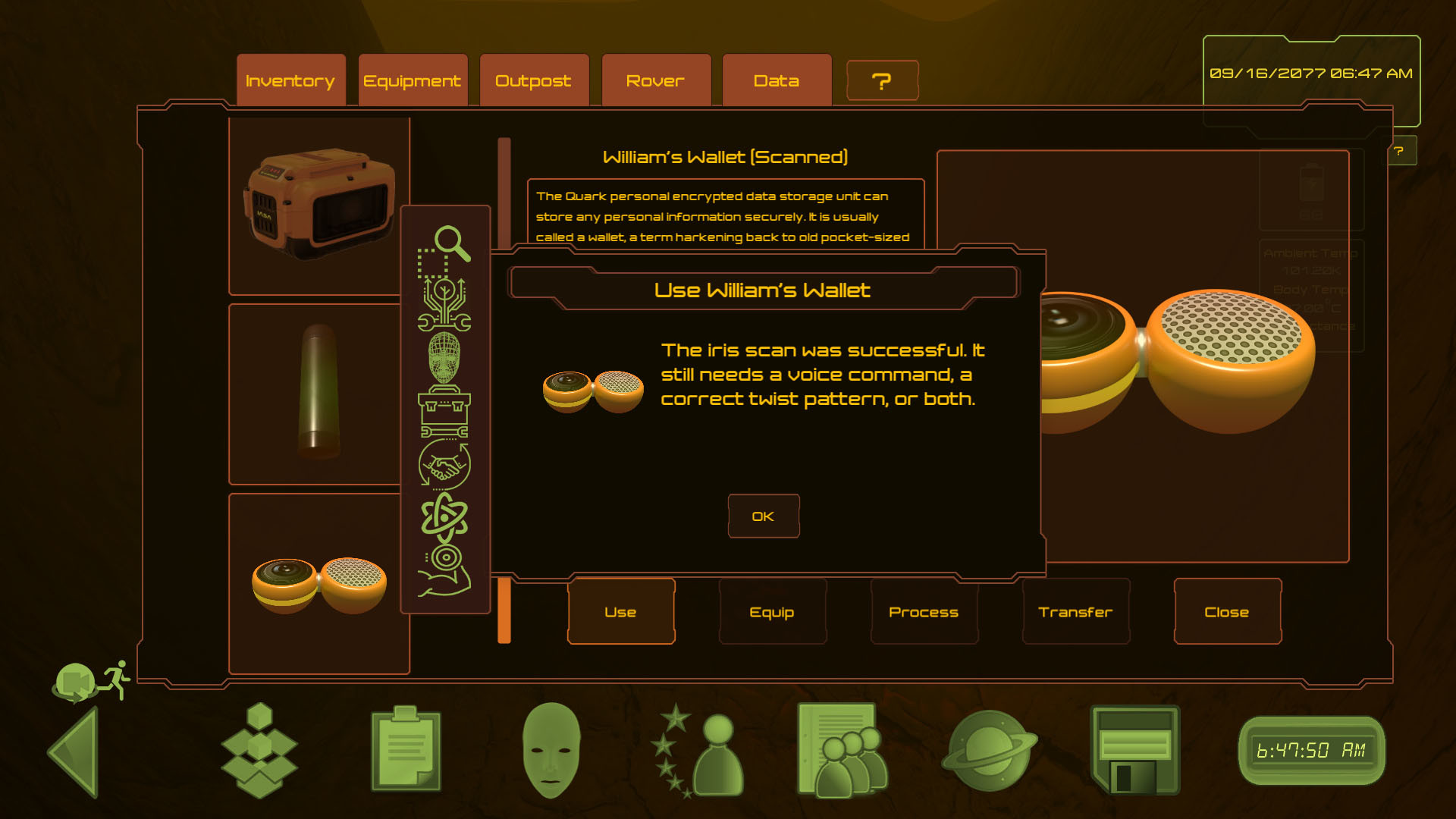Go back with the green arrow

click(x=76, y=751)
